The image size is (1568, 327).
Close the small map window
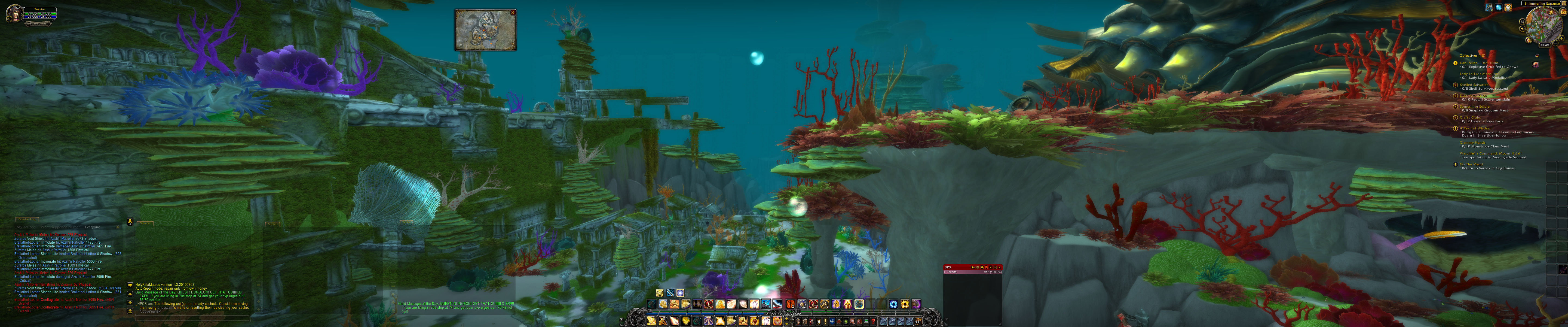click(x=513, y=13)
